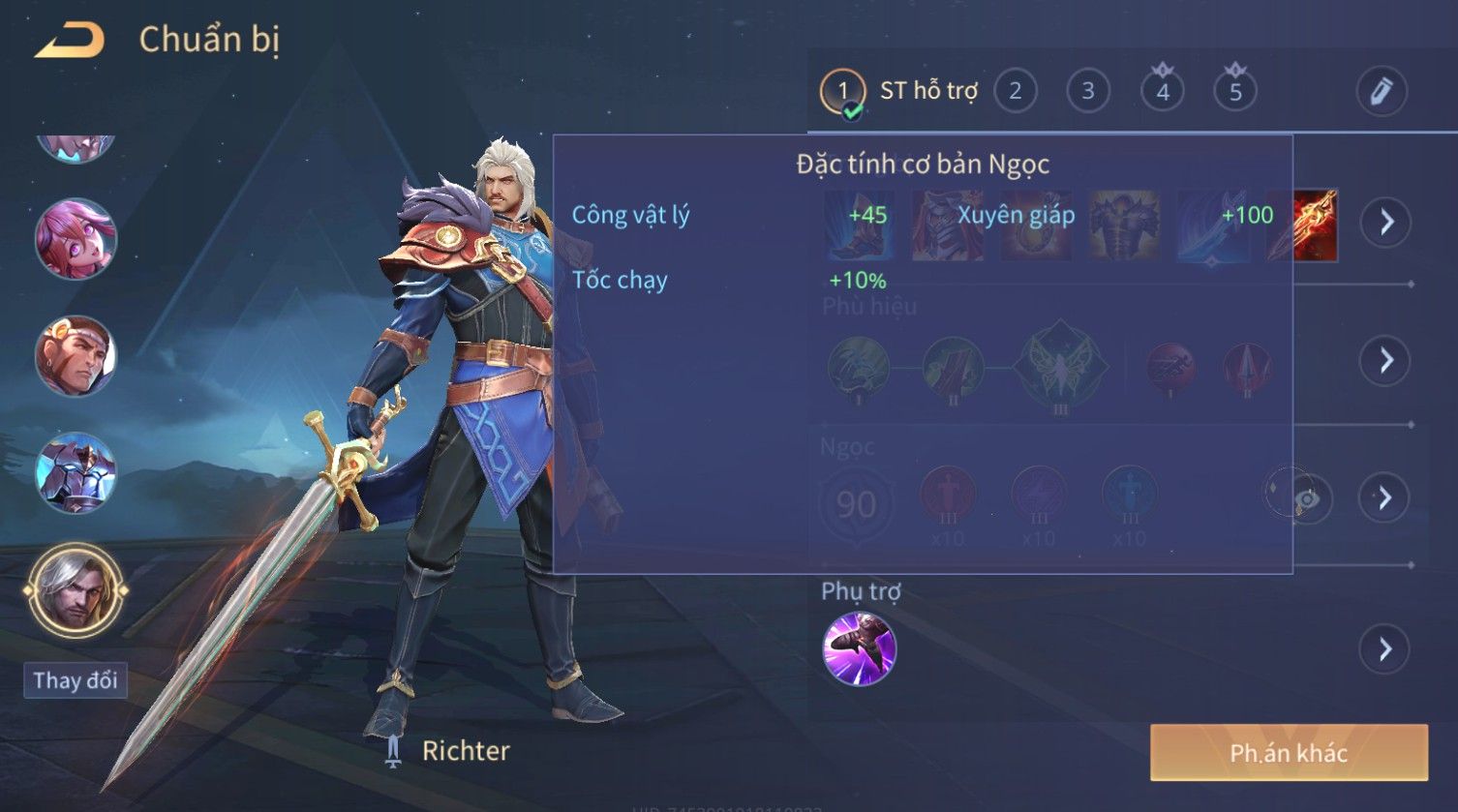Open the Ngọc details arrow

[x=1385, y=498]
